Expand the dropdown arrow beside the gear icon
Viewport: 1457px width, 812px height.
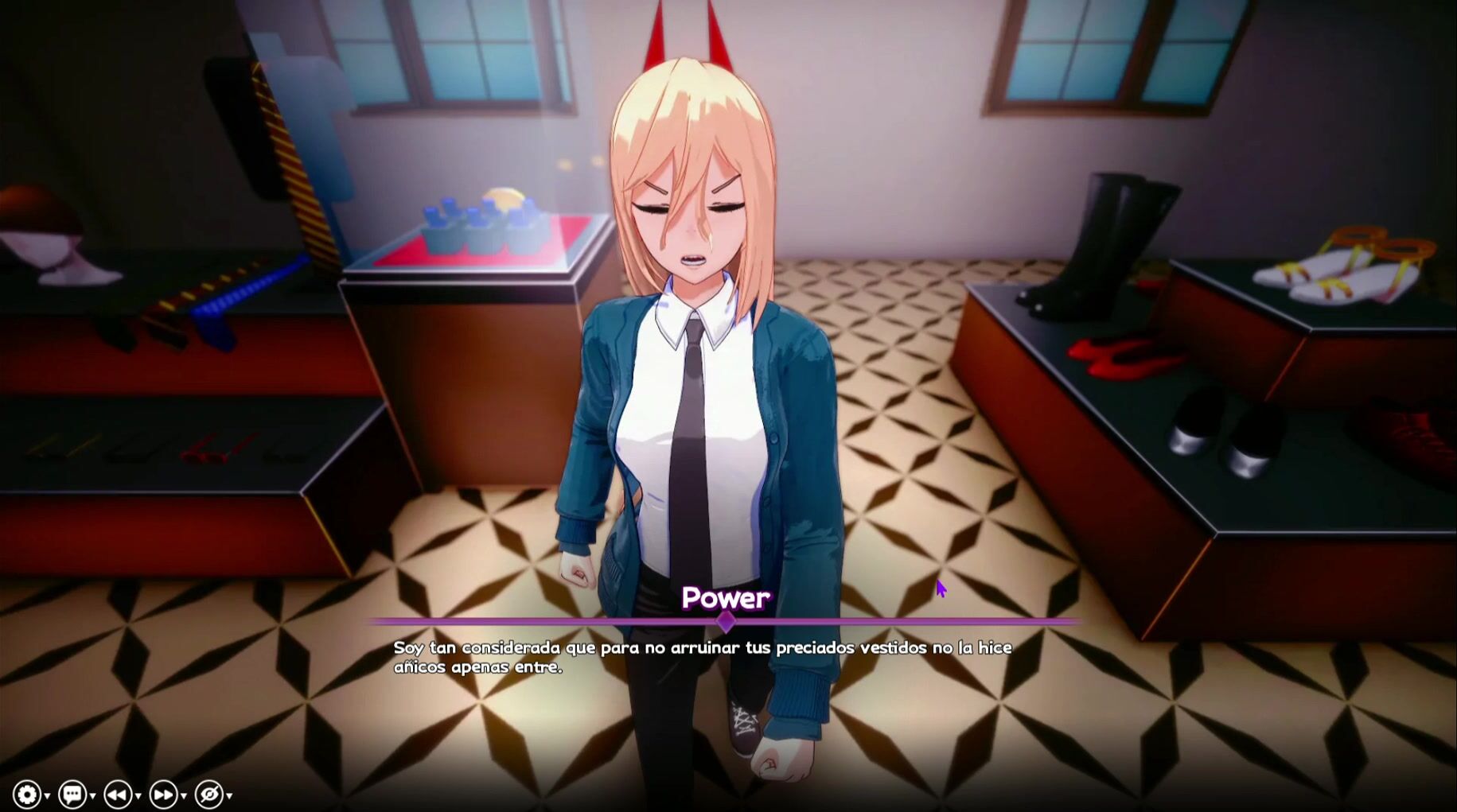(48, 795)
